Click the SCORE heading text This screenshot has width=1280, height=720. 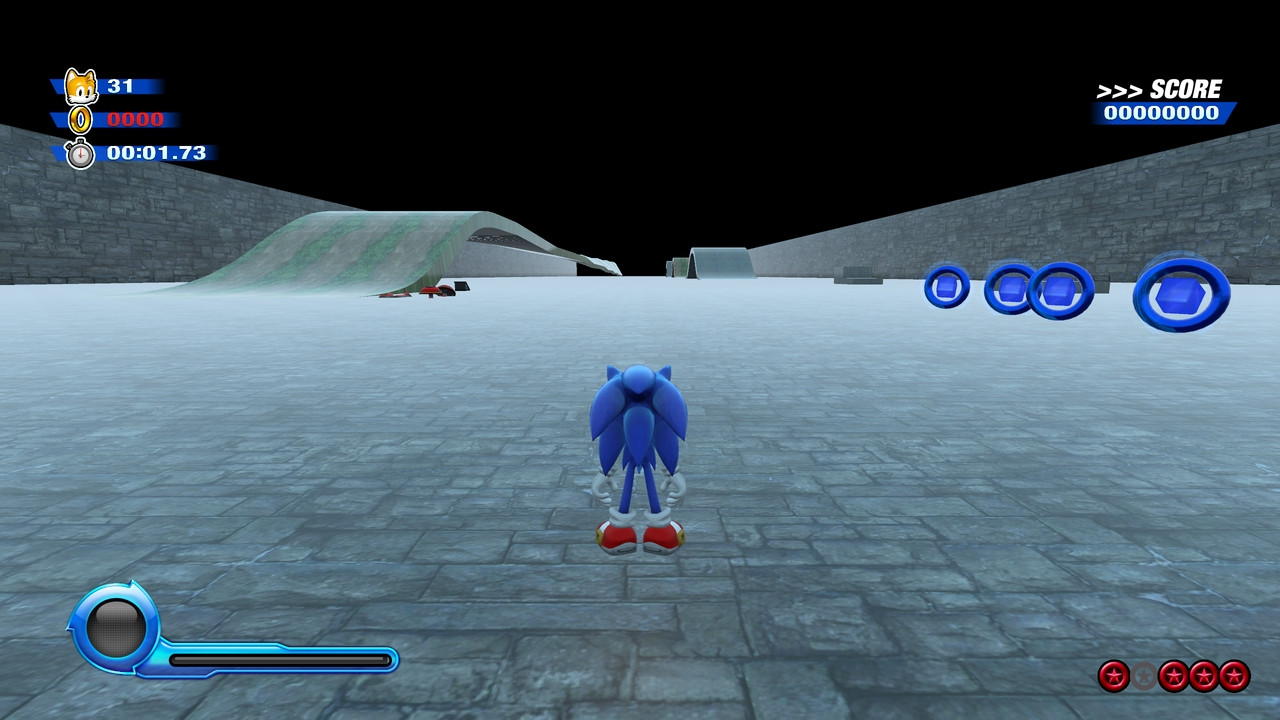[1185, 87]
